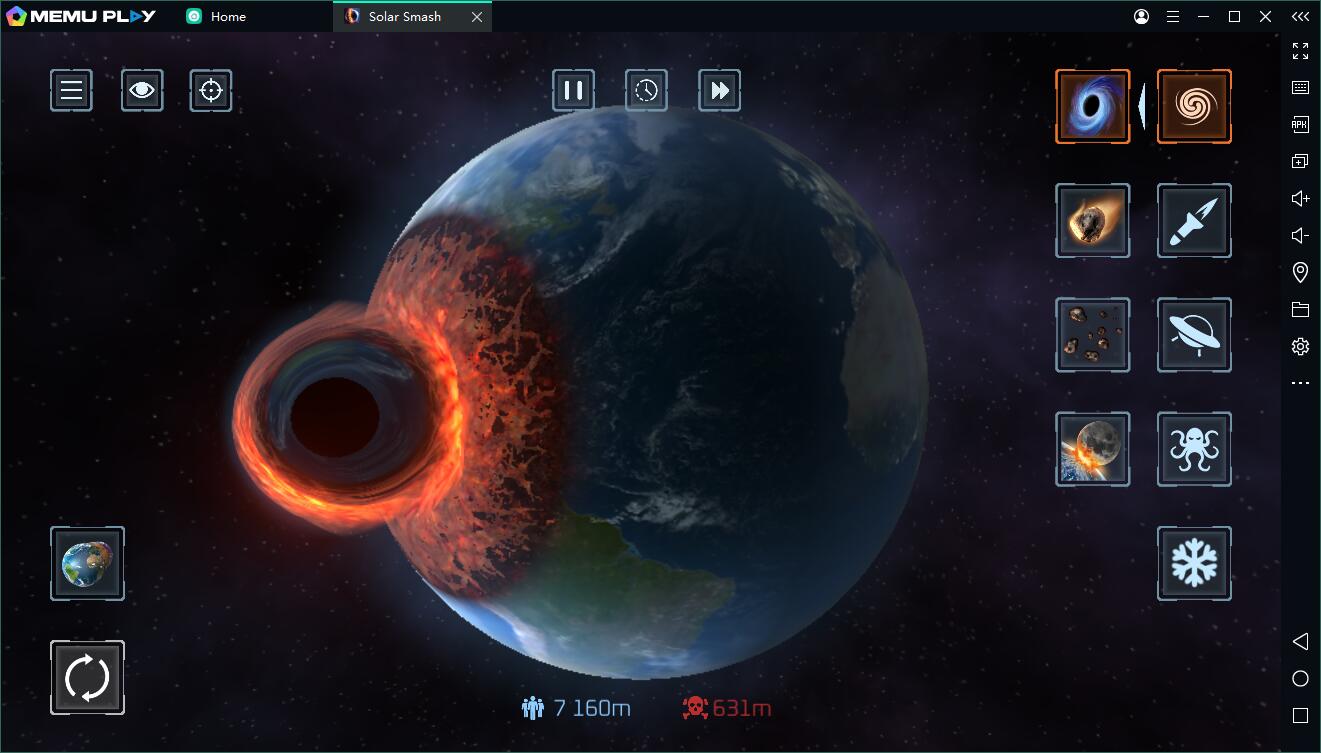Activate the crosshair targeting button
This screenshot has height=753, width=1321.
pyautogui.click(x=211, y=90)
